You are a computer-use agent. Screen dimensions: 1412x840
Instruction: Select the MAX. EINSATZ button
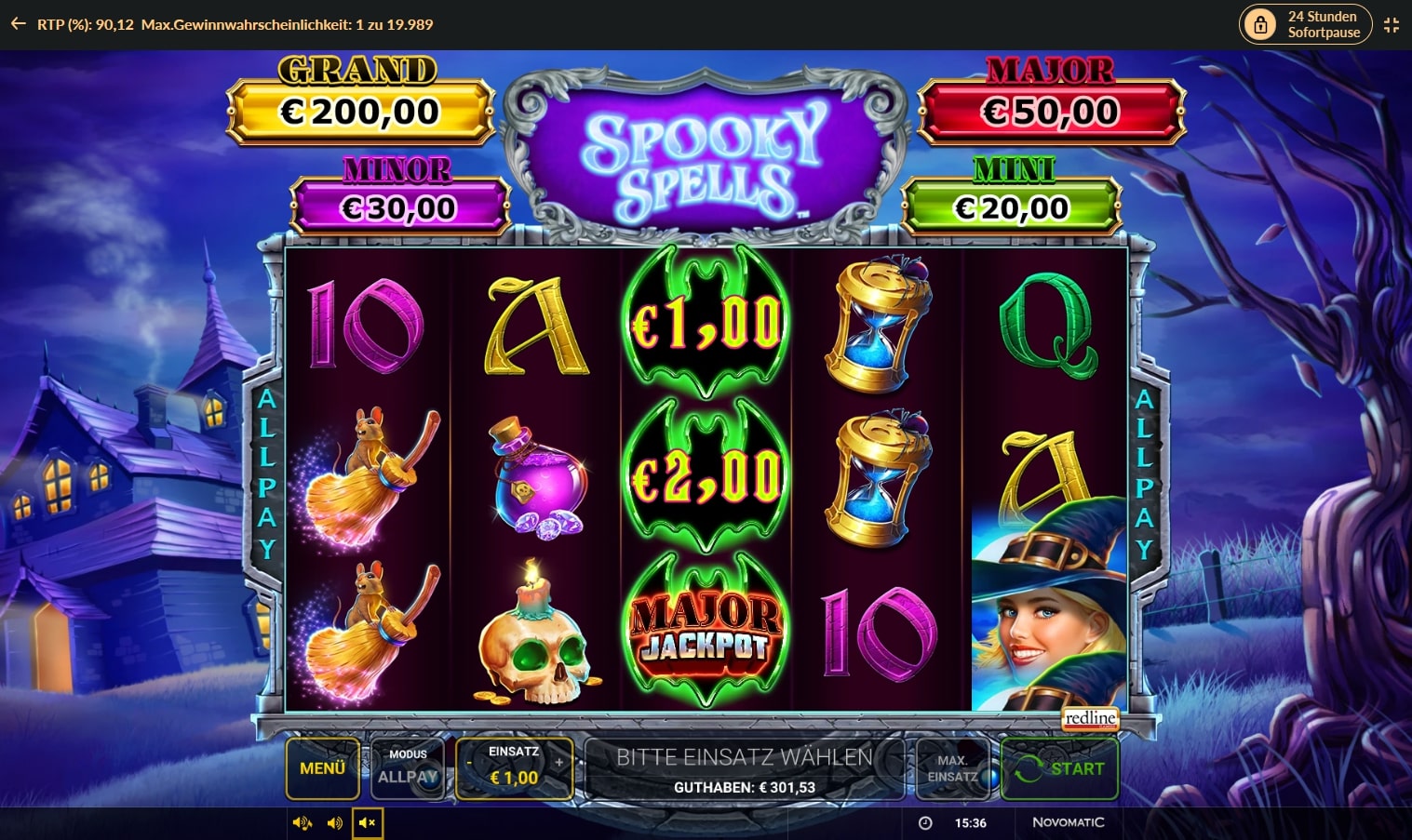952,768
